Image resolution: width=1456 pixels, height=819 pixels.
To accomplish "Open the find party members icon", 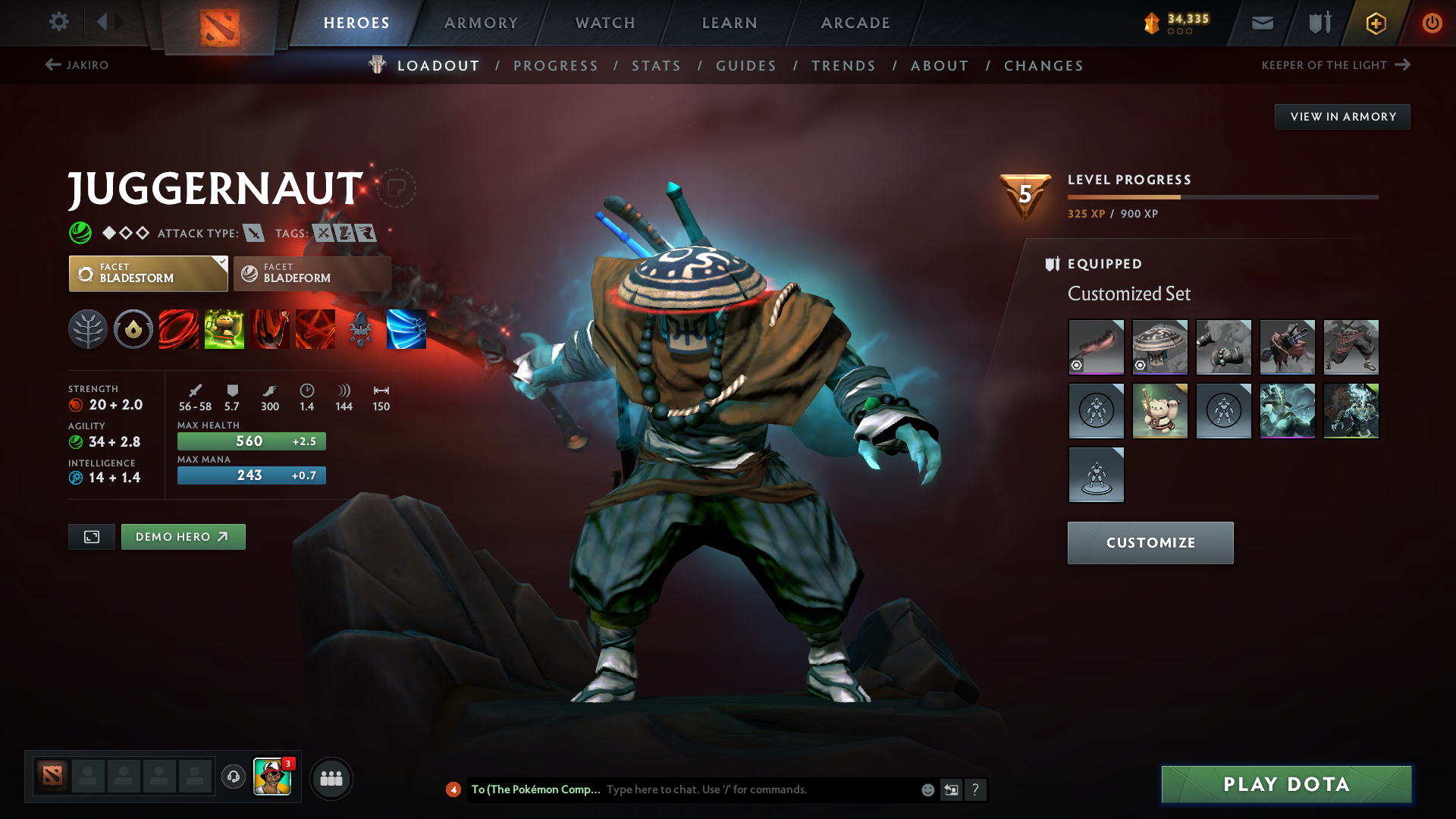I will (331, 777).
